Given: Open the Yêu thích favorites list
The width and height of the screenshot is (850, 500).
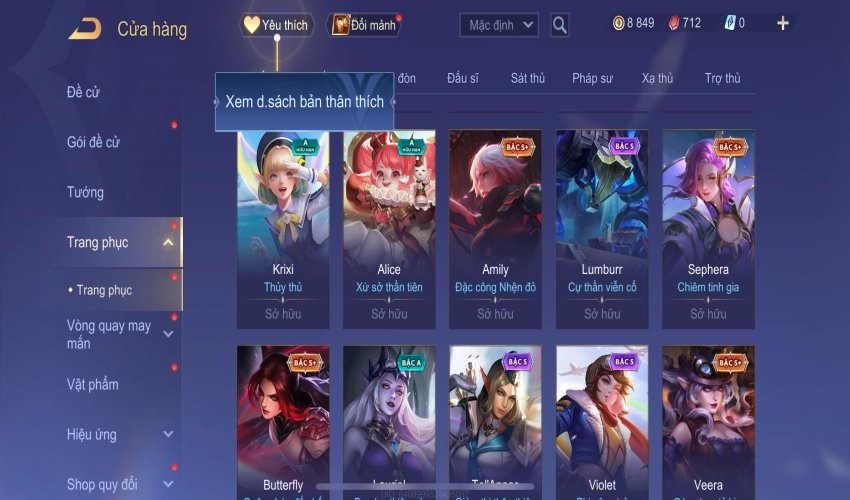Looking at the screenshot, I should [277, 26].
